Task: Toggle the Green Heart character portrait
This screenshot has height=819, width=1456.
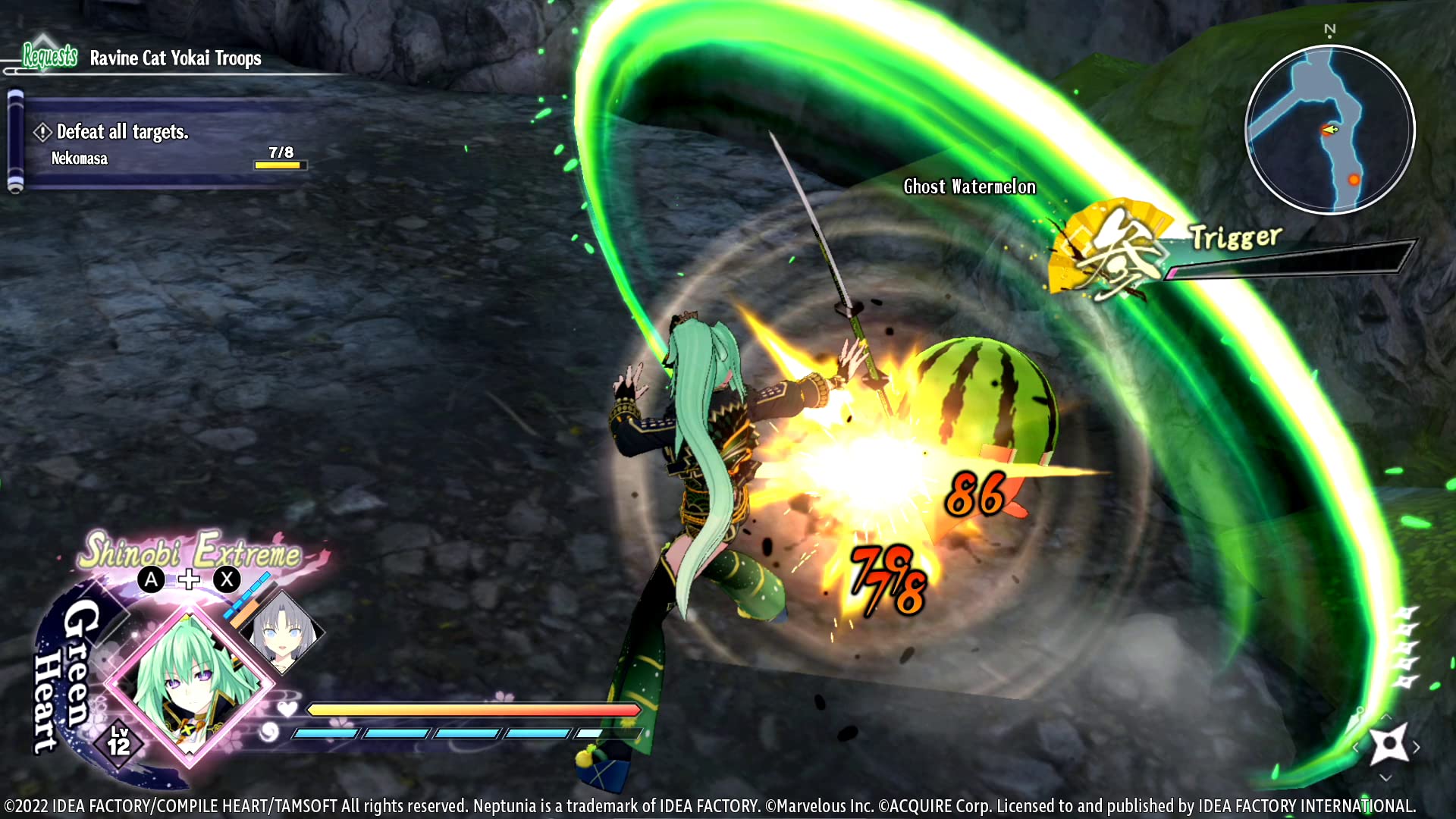Action: [x=192, y=683]
